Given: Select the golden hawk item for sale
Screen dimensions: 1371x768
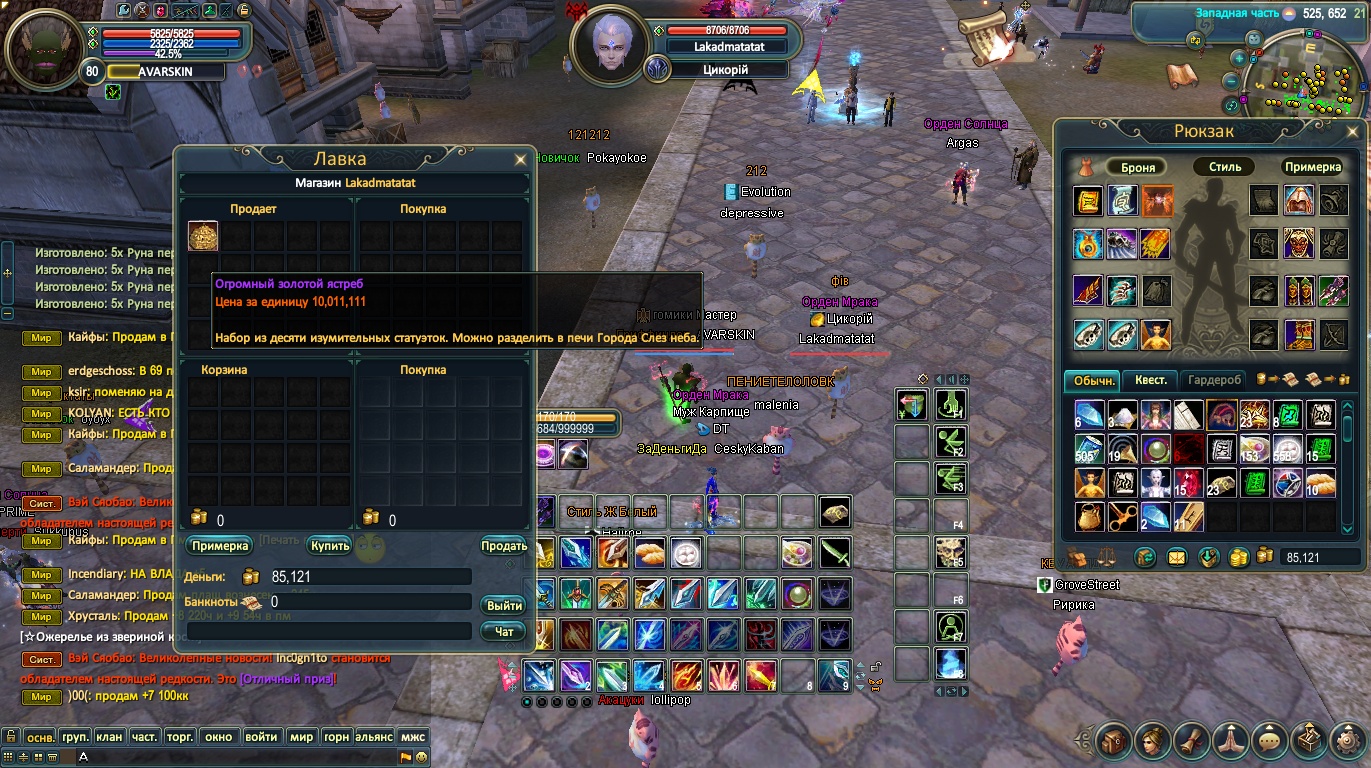Looking at the screenshot, I should [203, 237].
